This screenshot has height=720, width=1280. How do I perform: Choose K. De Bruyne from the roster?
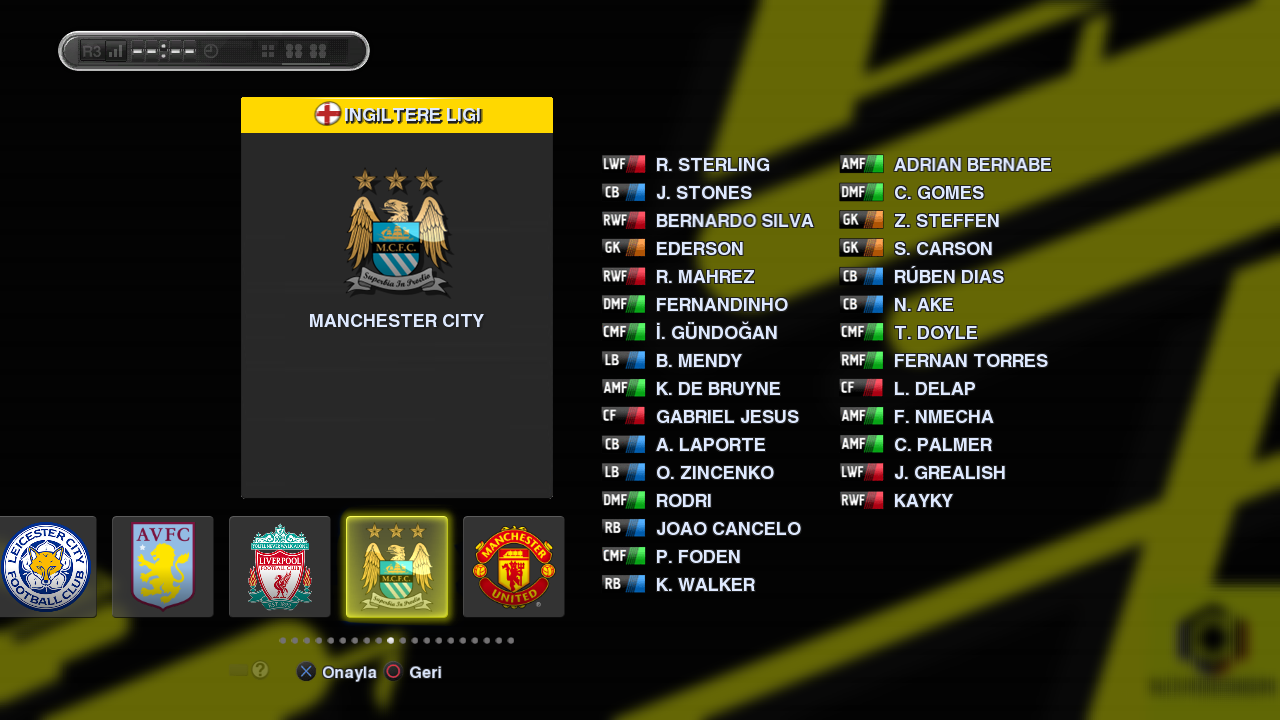click(x=717, y=389)
